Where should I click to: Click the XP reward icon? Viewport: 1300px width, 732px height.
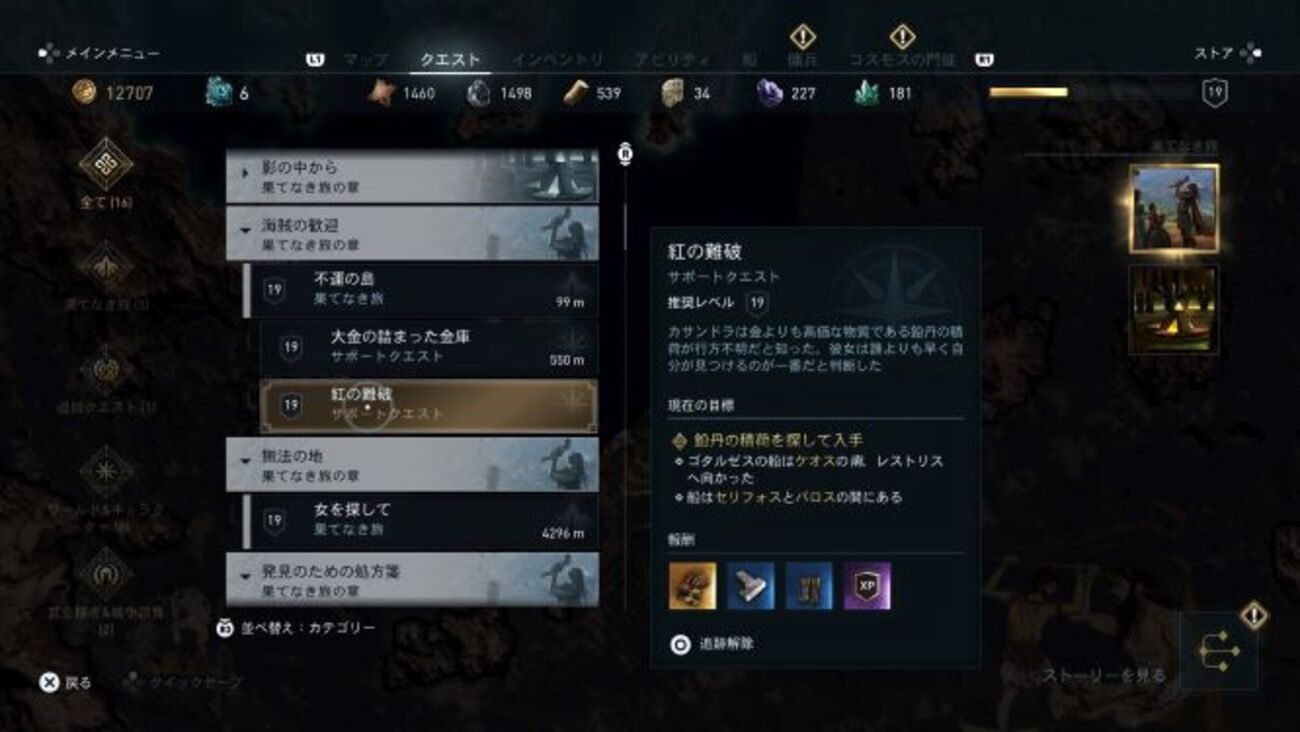pos(866,586)
